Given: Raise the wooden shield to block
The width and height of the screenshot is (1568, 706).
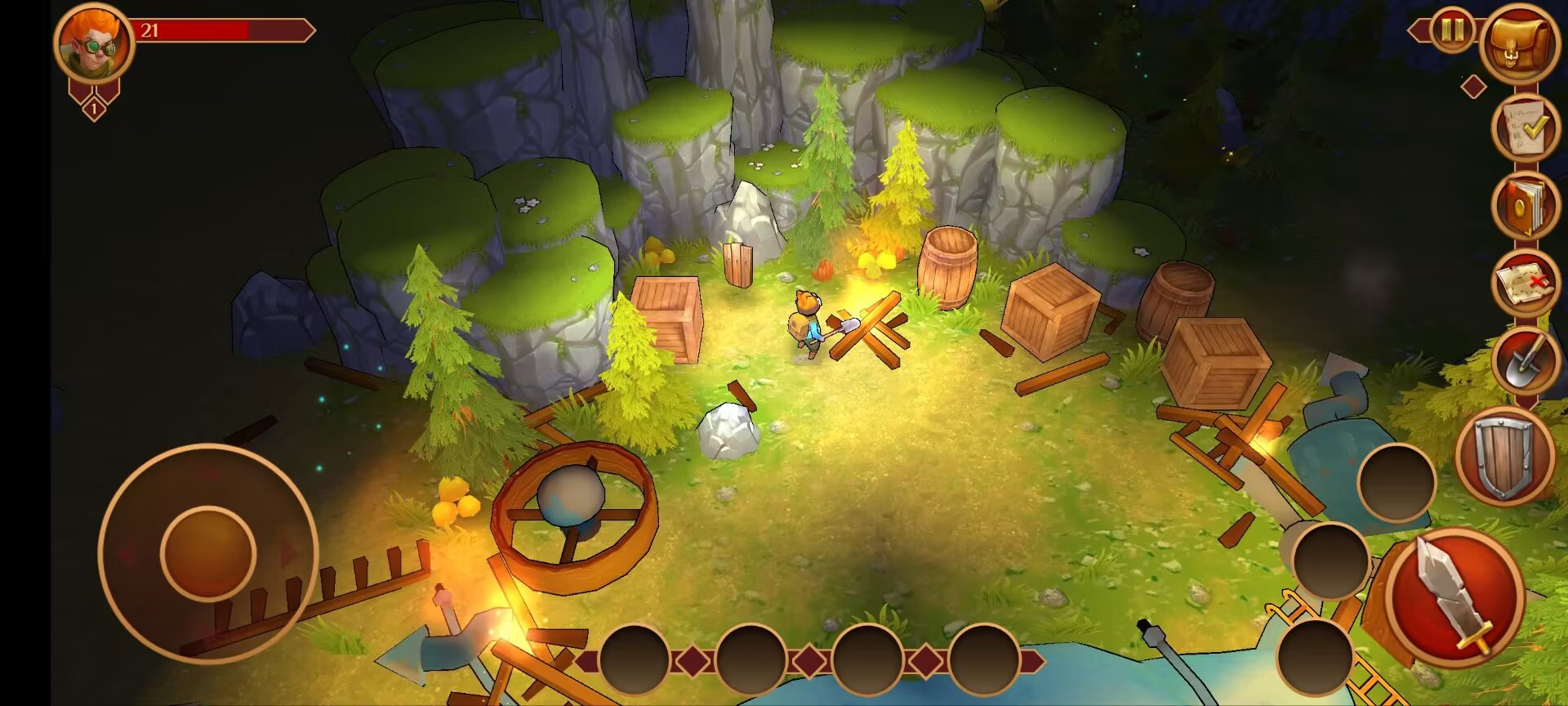Looking at the screenshot, I should click(x=1503, y=455).
